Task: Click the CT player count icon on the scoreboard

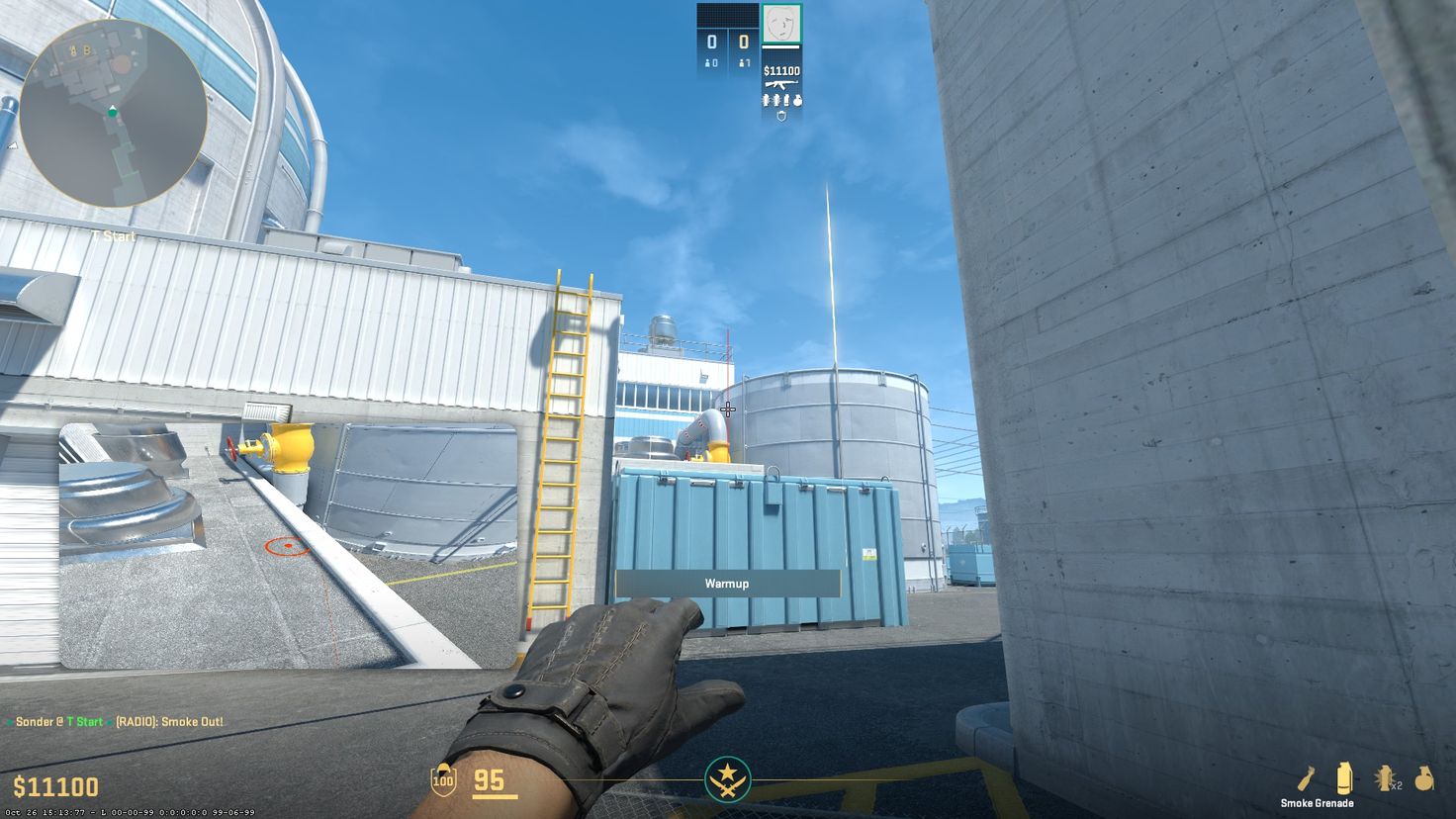Action: point(711,62)
